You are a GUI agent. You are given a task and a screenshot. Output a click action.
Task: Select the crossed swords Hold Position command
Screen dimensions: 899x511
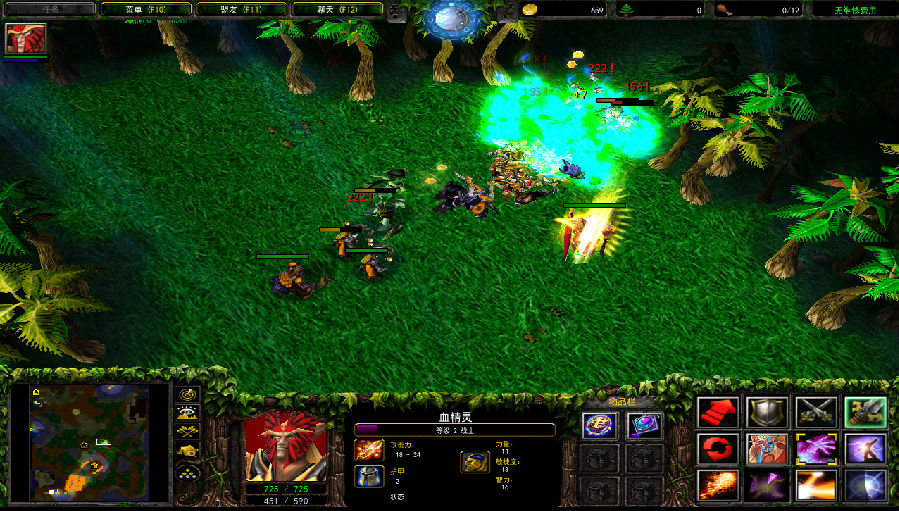coord(816,412)
